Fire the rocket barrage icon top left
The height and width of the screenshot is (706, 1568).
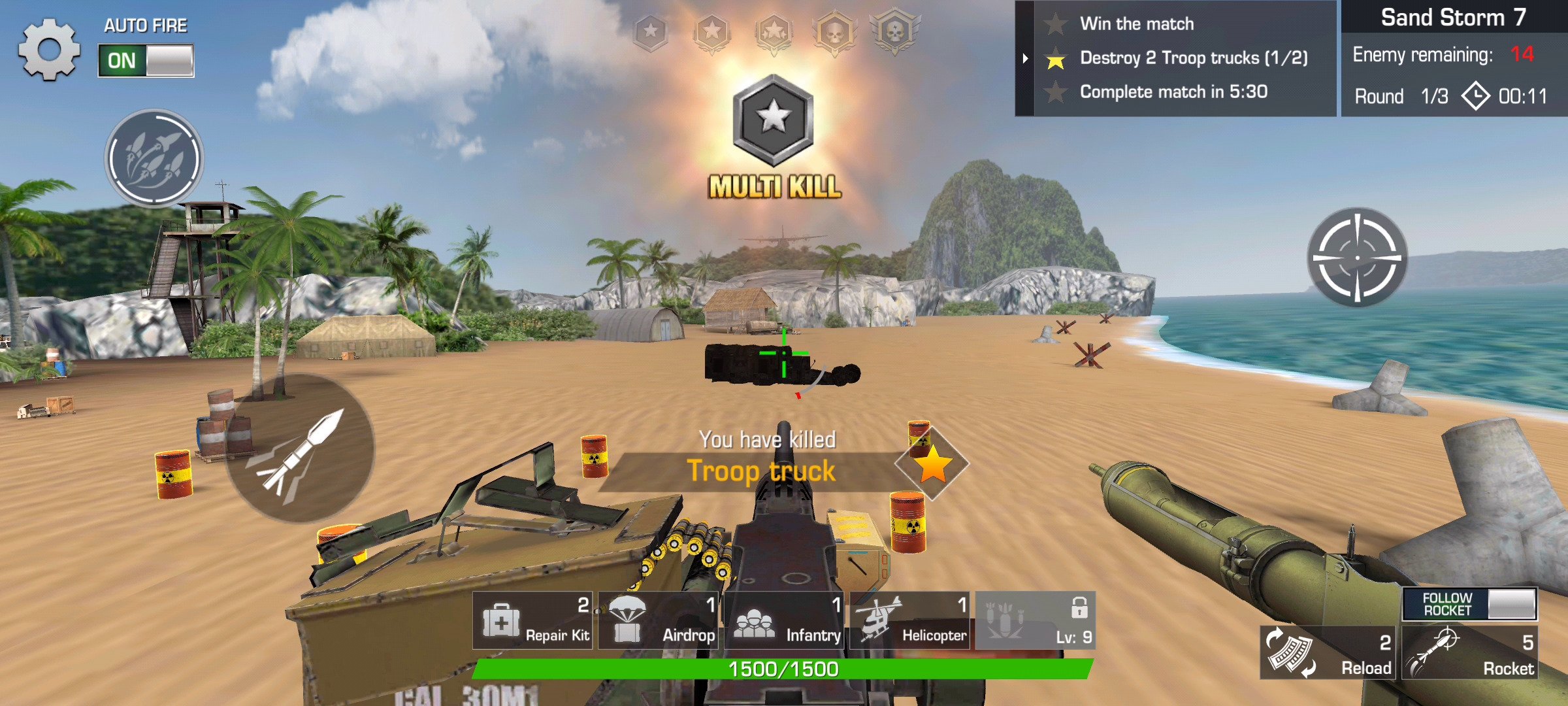(x=154, y=157)
